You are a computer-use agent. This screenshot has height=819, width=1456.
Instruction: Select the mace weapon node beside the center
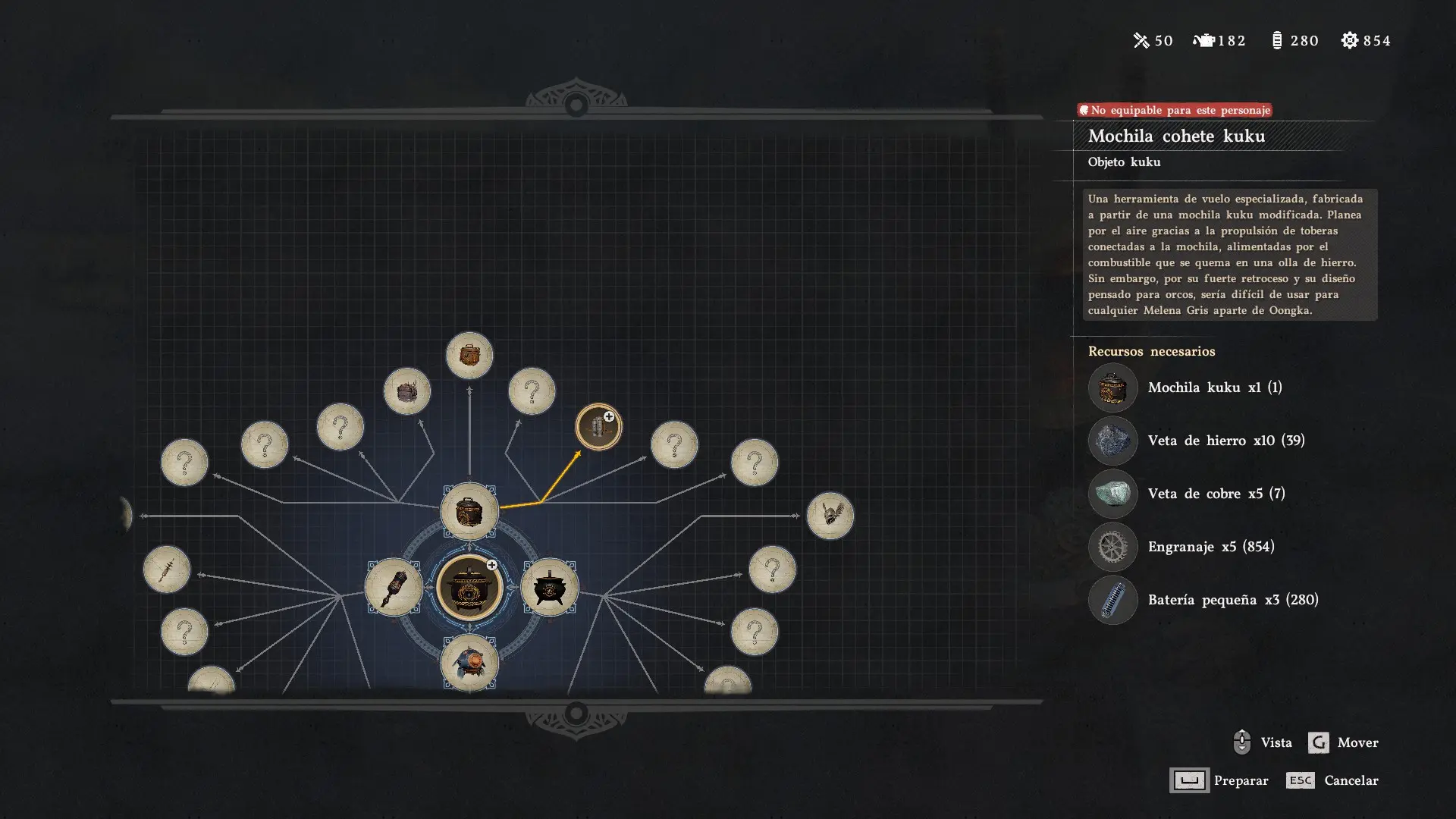[x=394, y=587]
